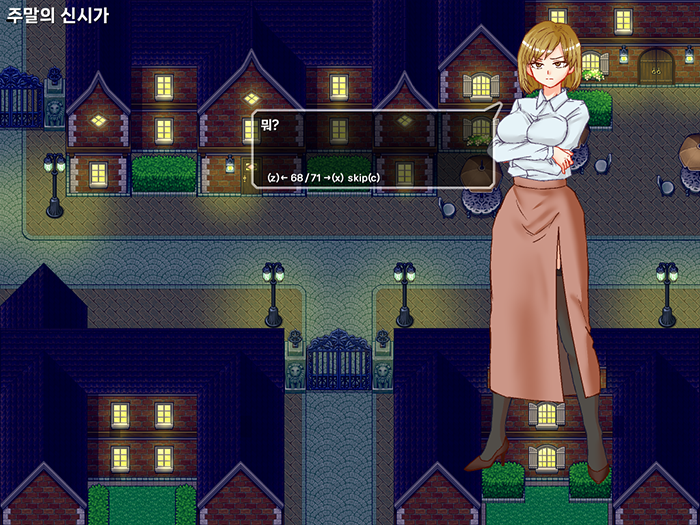Advance the "뭐?" dialogue box

[x=331, y=178]
